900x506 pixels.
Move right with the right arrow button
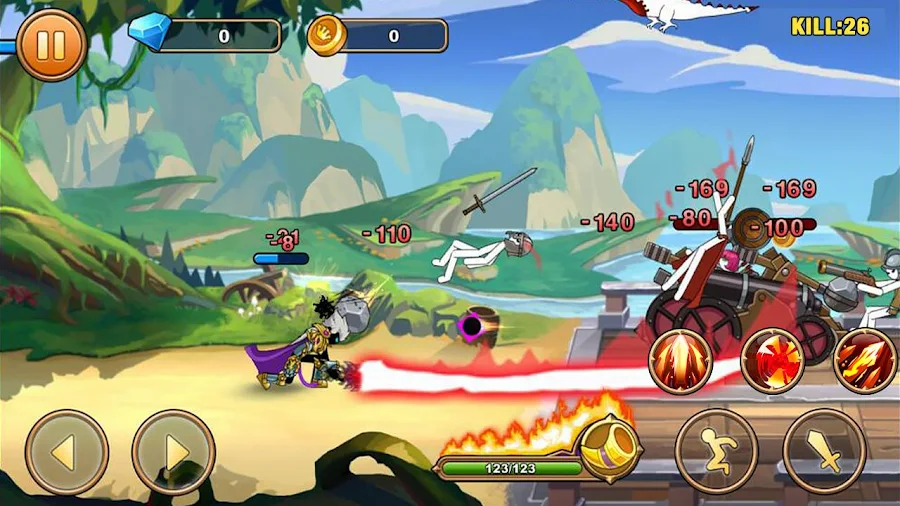click(174, 452)
